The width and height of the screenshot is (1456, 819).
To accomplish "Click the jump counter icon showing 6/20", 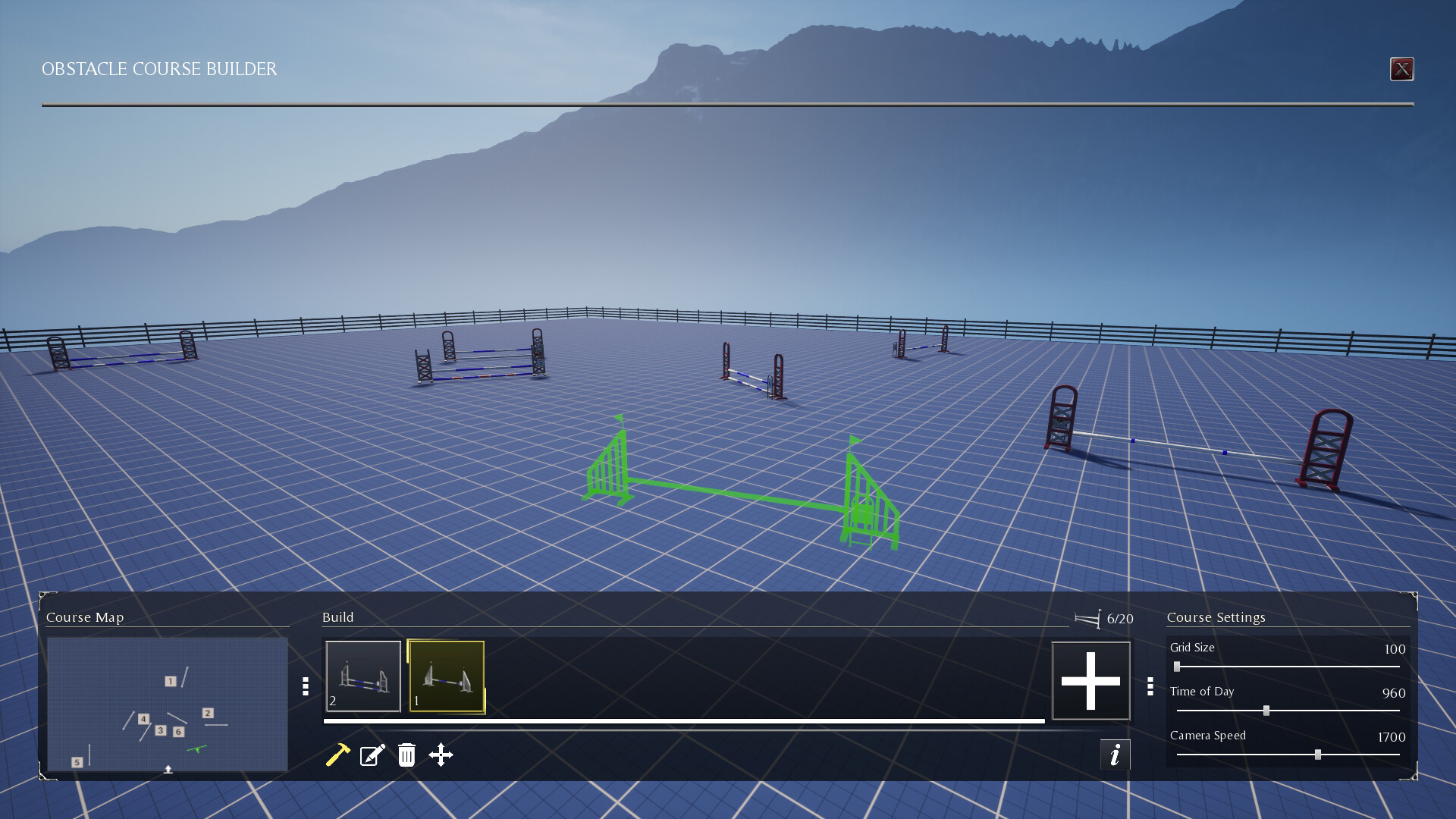I will 1091,618.
